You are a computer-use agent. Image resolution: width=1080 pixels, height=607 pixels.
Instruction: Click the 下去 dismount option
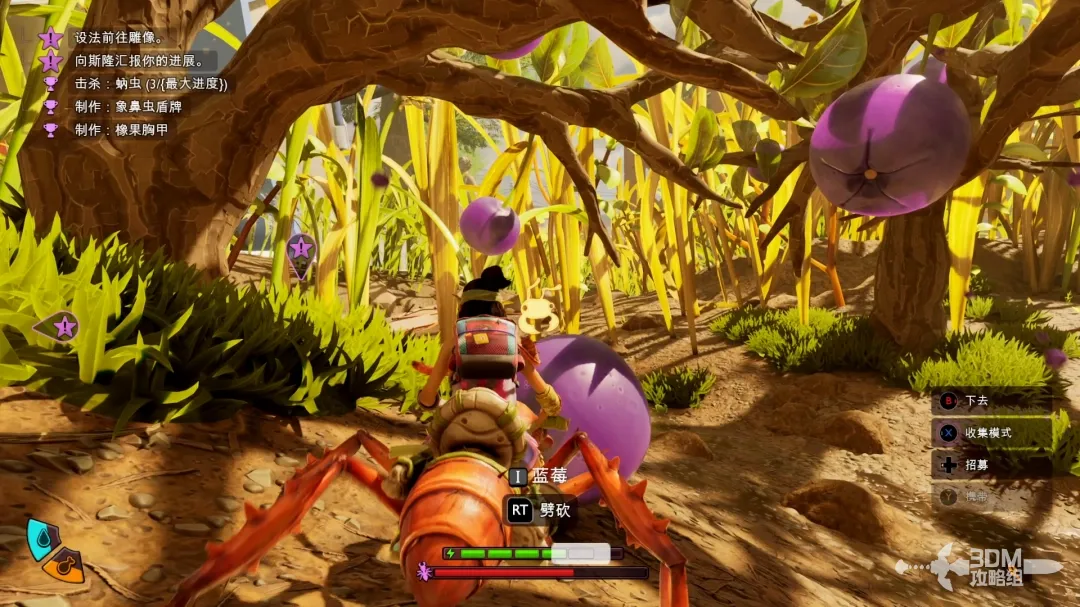(x=976, y=401)
